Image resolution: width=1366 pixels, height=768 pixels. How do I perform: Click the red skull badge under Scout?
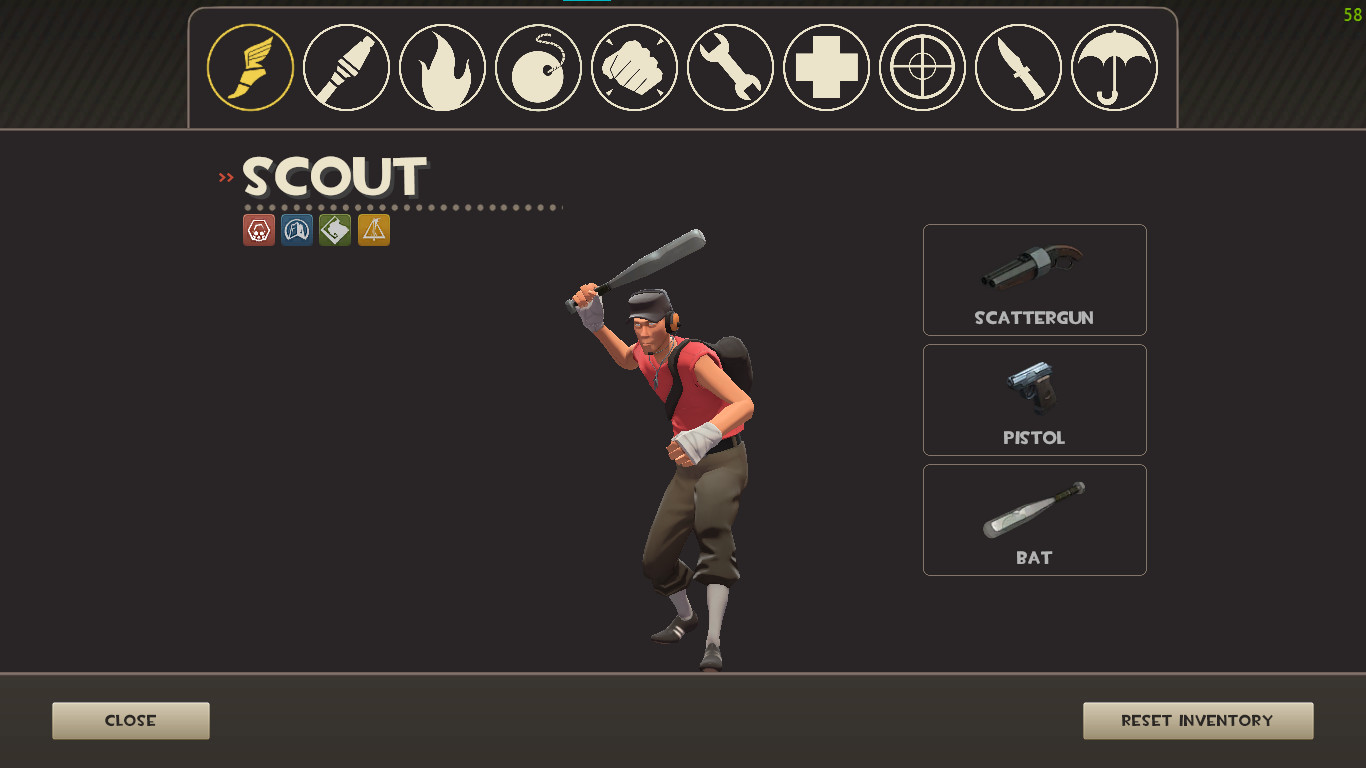click(258, 230)
